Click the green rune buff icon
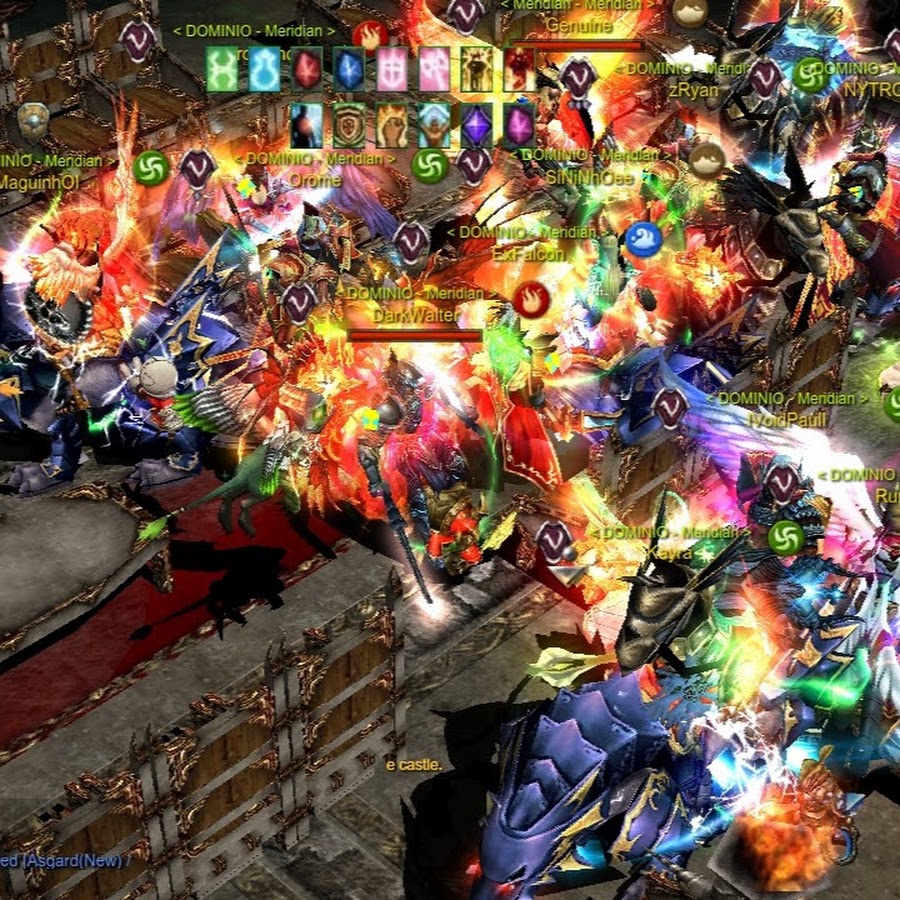 (222, 69)
